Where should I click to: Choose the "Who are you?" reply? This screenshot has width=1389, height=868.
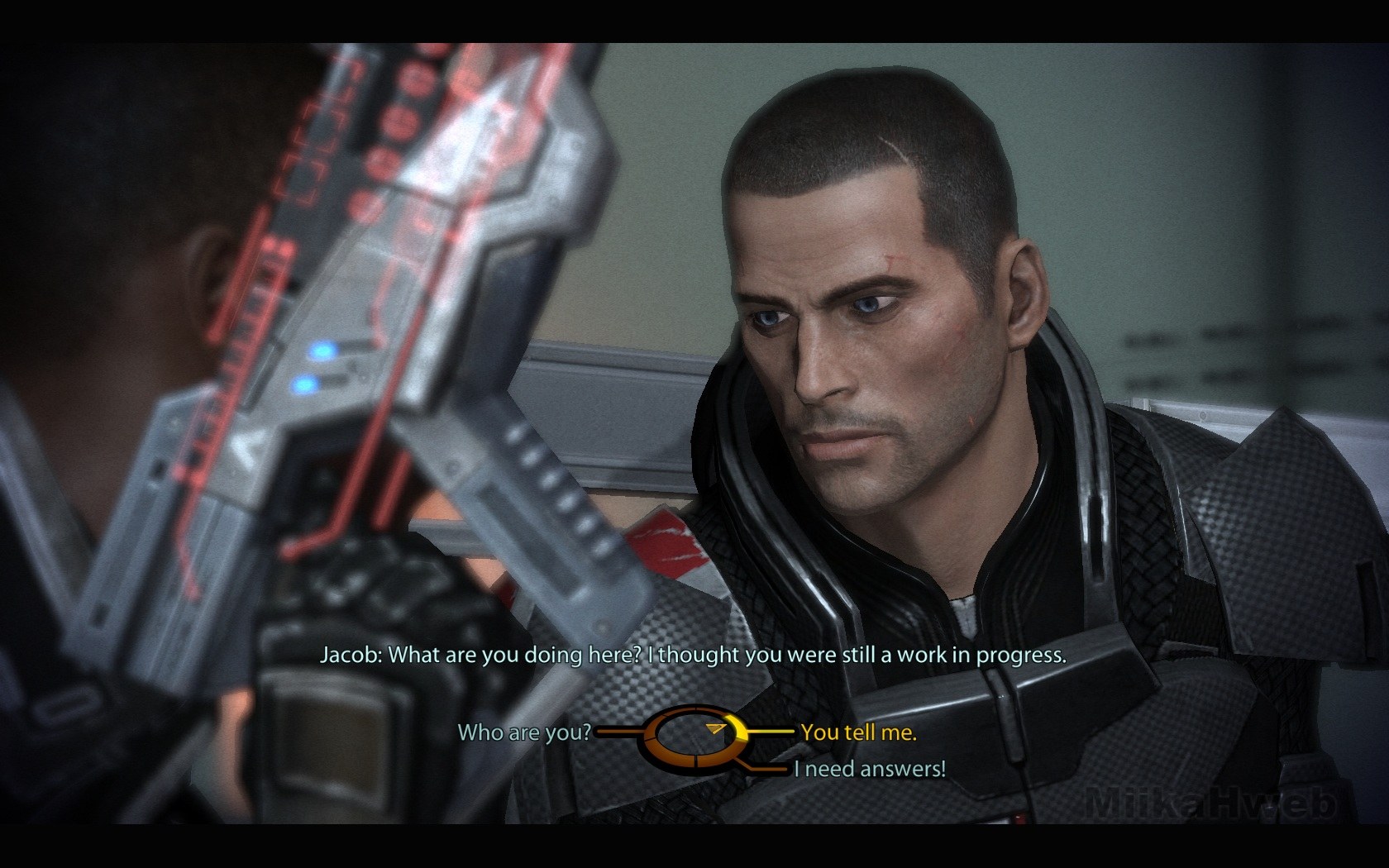coord(524,732)
